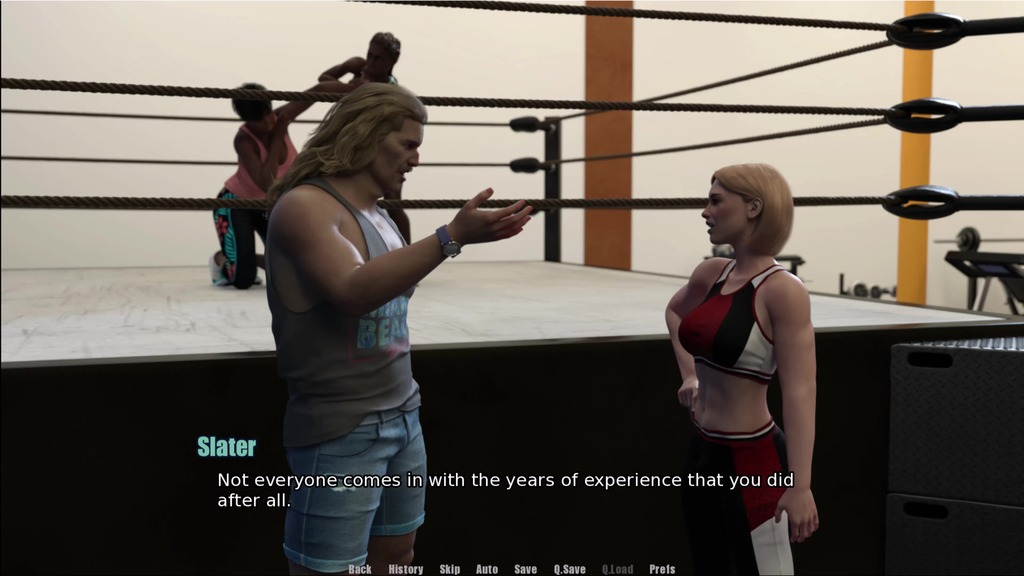1024x576 pixels.
Task: Go back to the previous line
Action: (360, 569)
